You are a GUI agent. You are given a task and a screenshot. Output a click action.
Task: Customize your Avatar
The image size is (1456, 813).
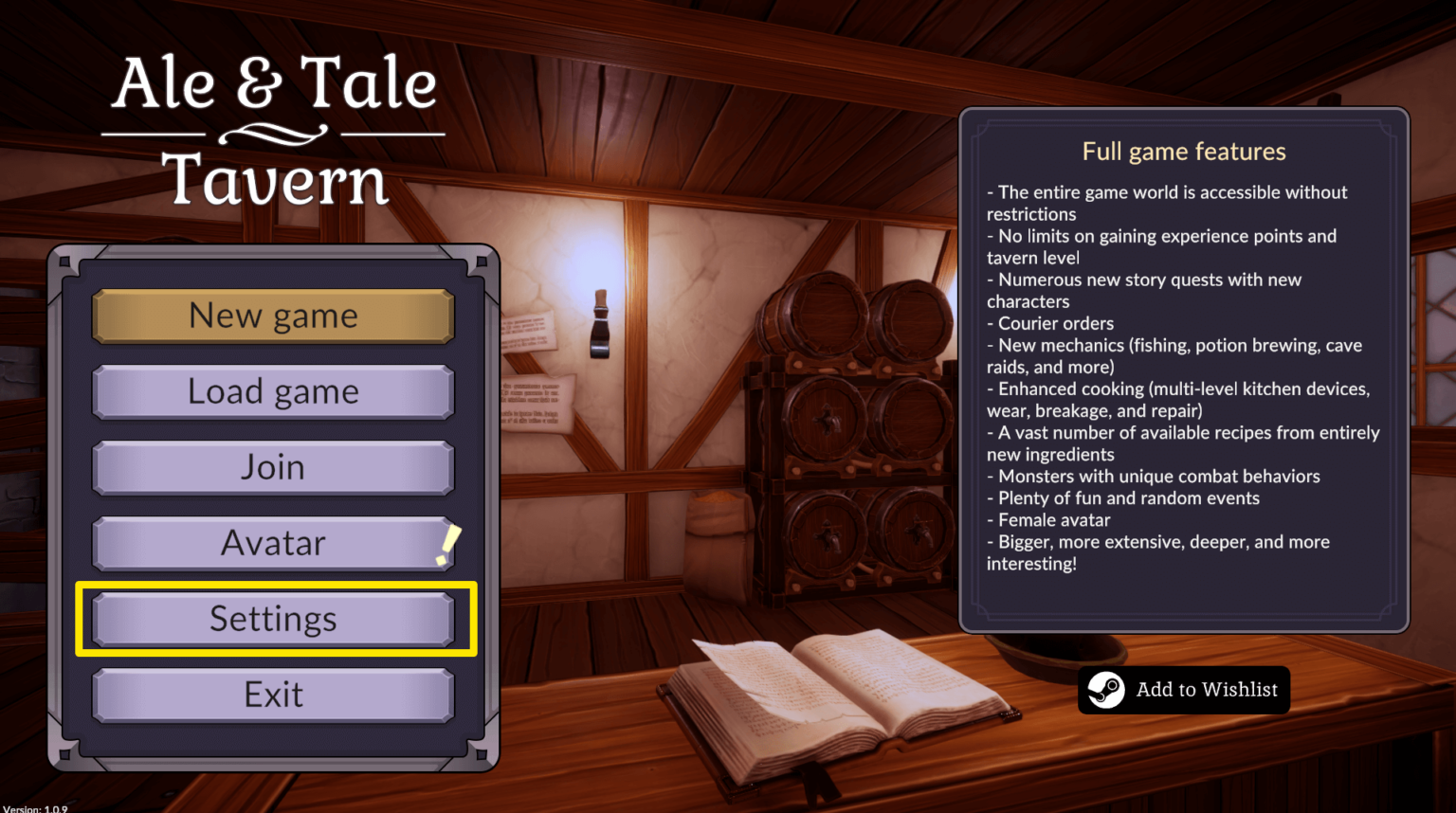point(273,543)
